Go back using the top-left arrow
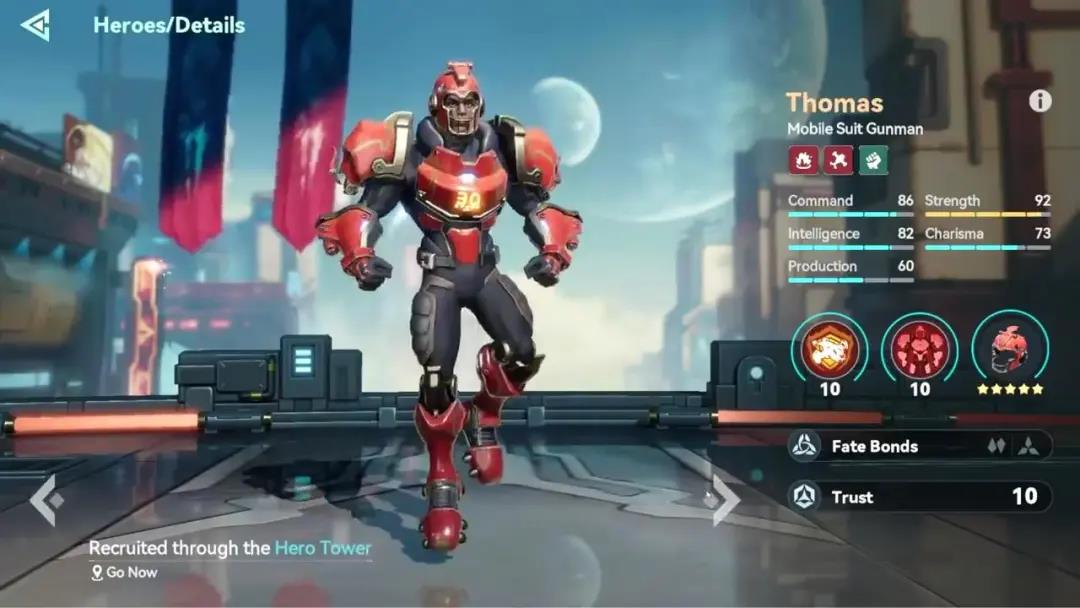This screenshot has height=608, width=1080. [35, 25]
